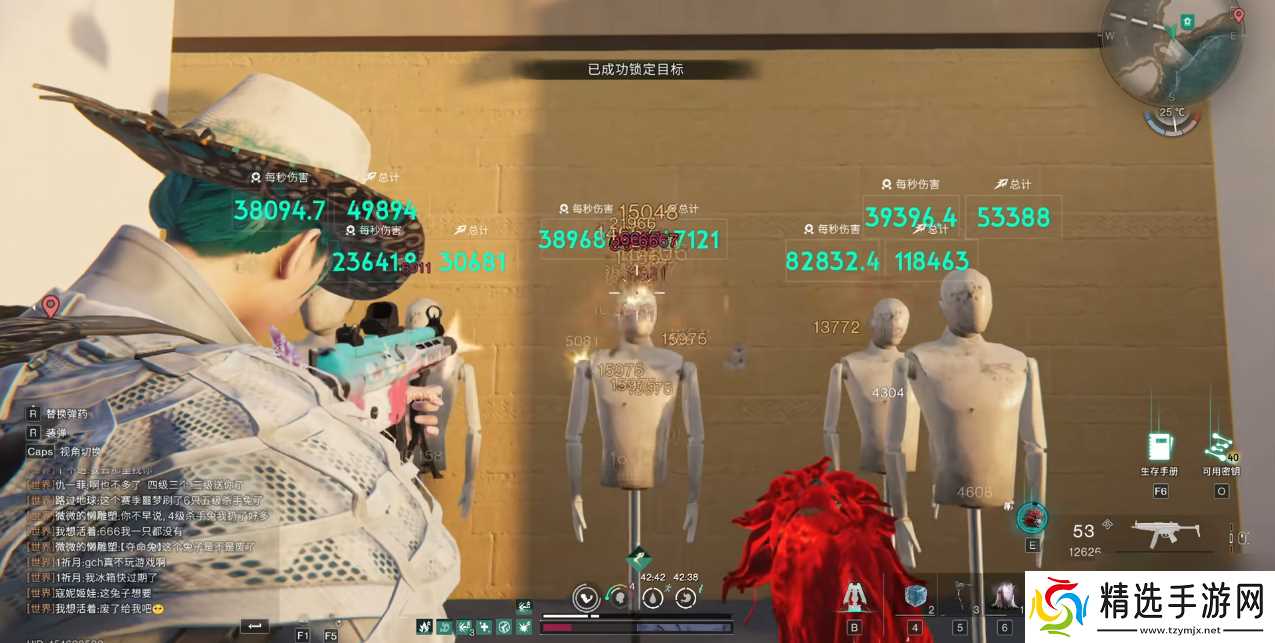1275x643 pixels.
Task: Select the medical cross buff icon
Action: [484, 627]
